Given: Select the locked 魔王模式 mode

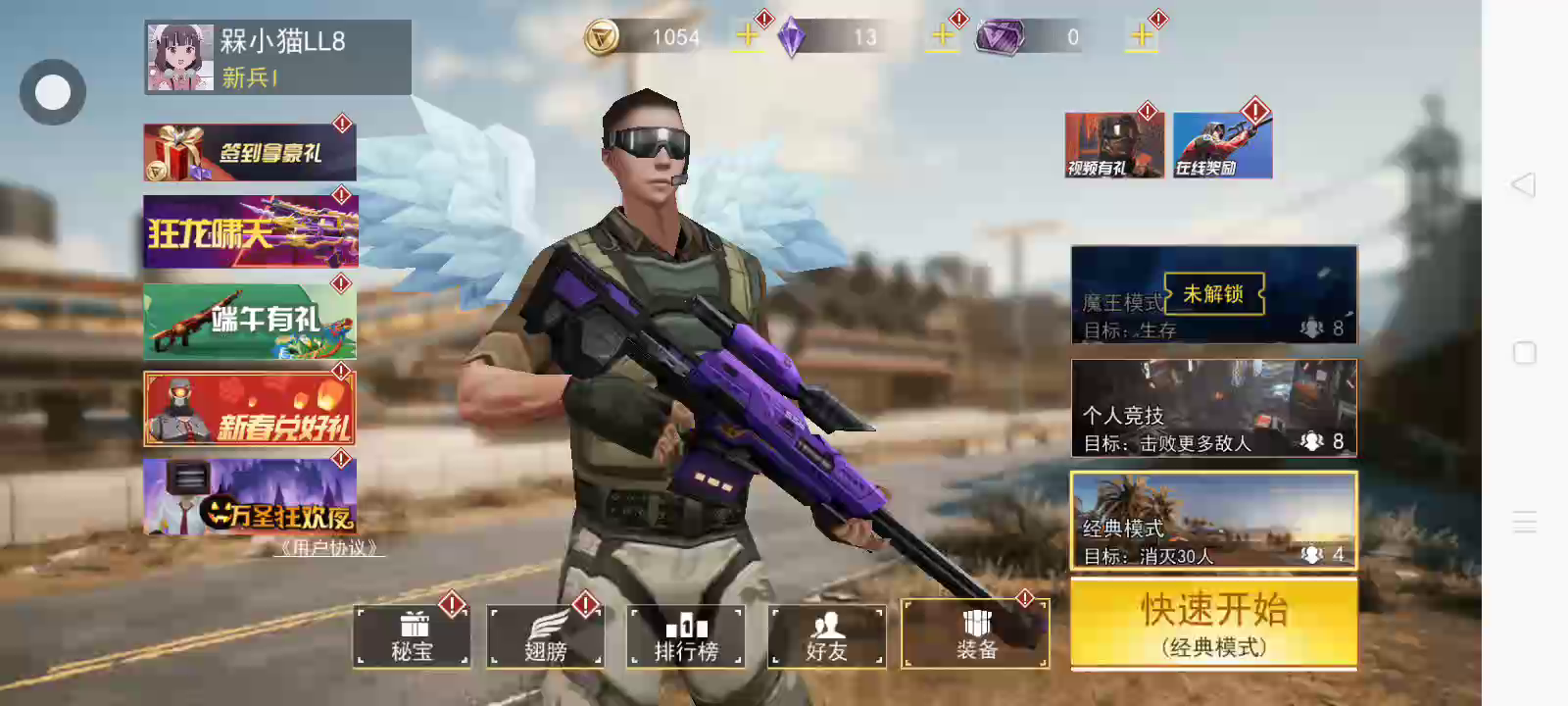Looking at the screenshot, I should click(1213, 294).
